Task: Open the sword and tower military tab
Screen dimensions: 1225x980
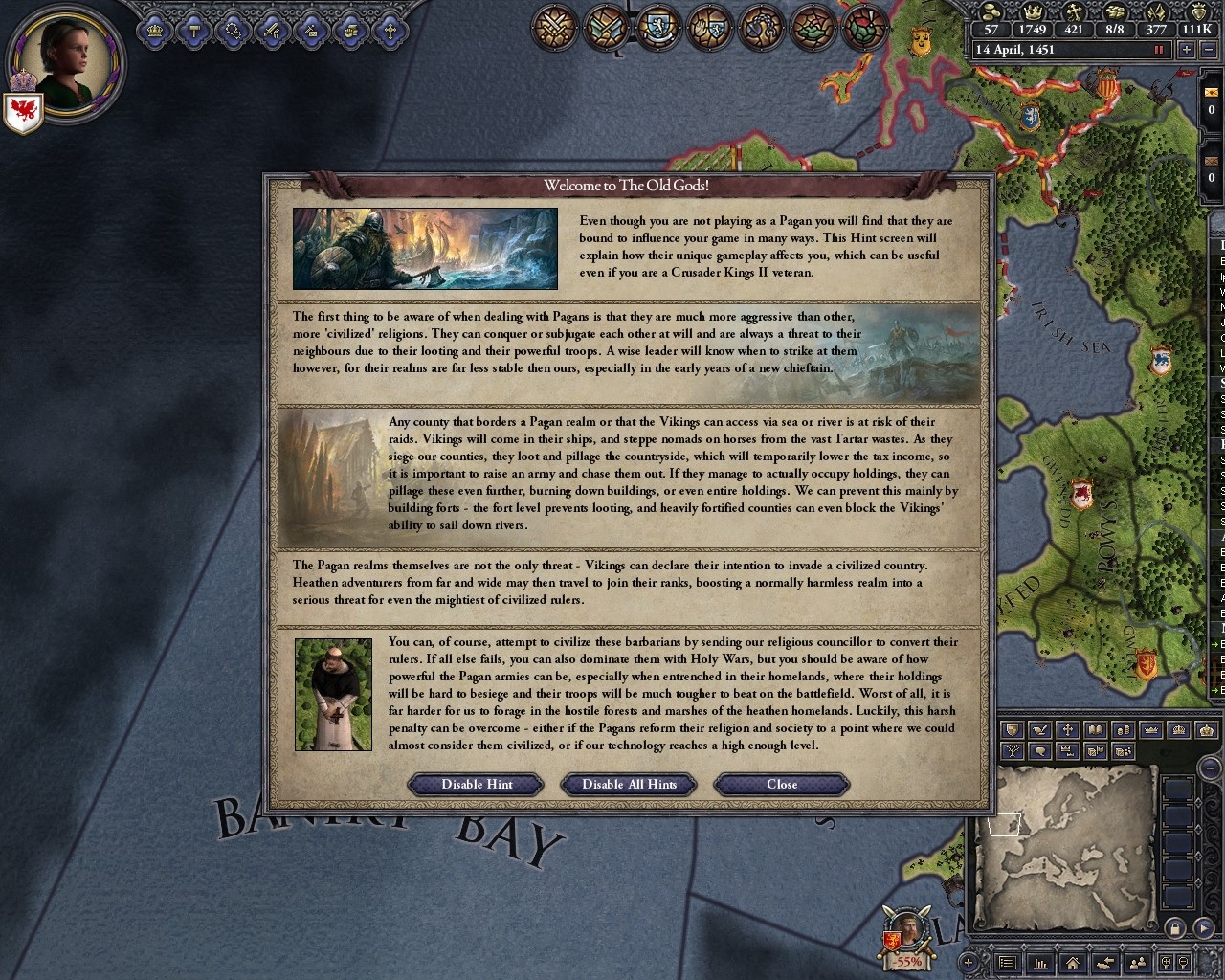Action: 272,31
